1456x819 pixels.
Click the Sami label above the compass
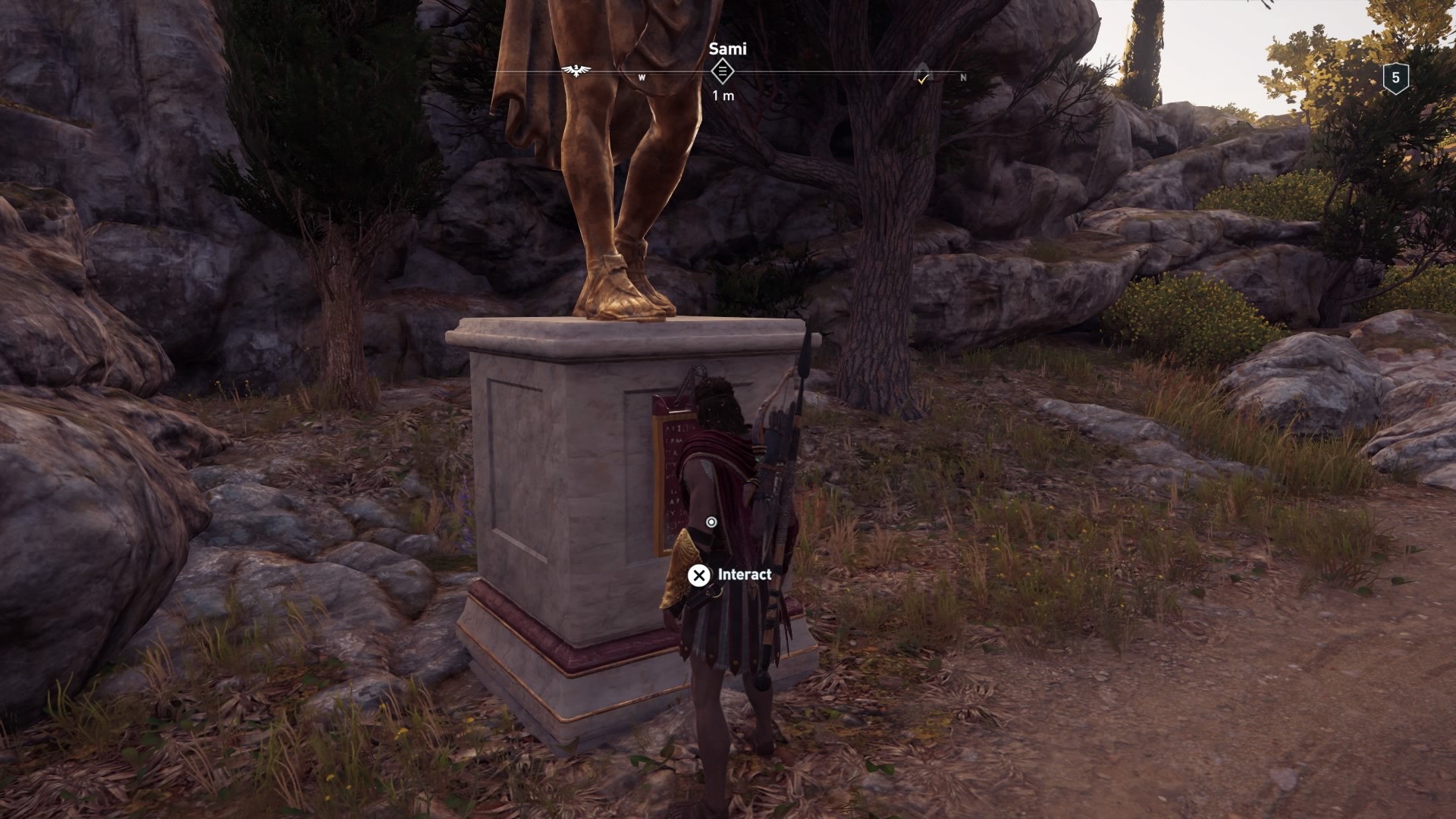click(x=726, y=50)
